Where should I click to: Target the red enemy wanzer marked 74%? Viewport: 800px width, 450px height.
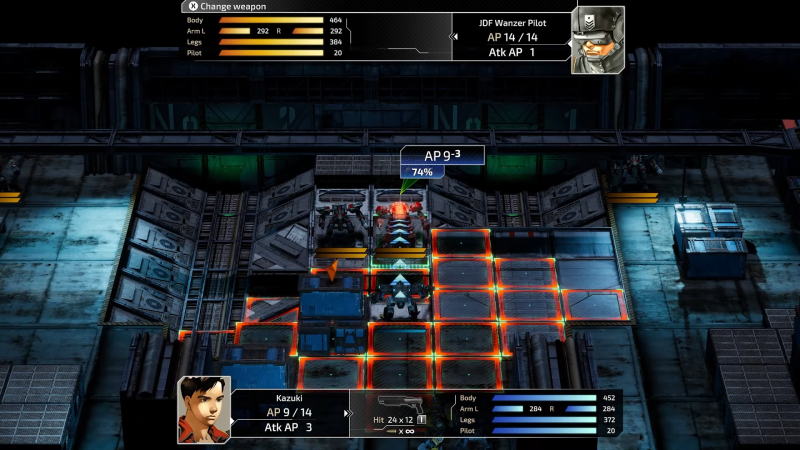click(x=399, y=222)
